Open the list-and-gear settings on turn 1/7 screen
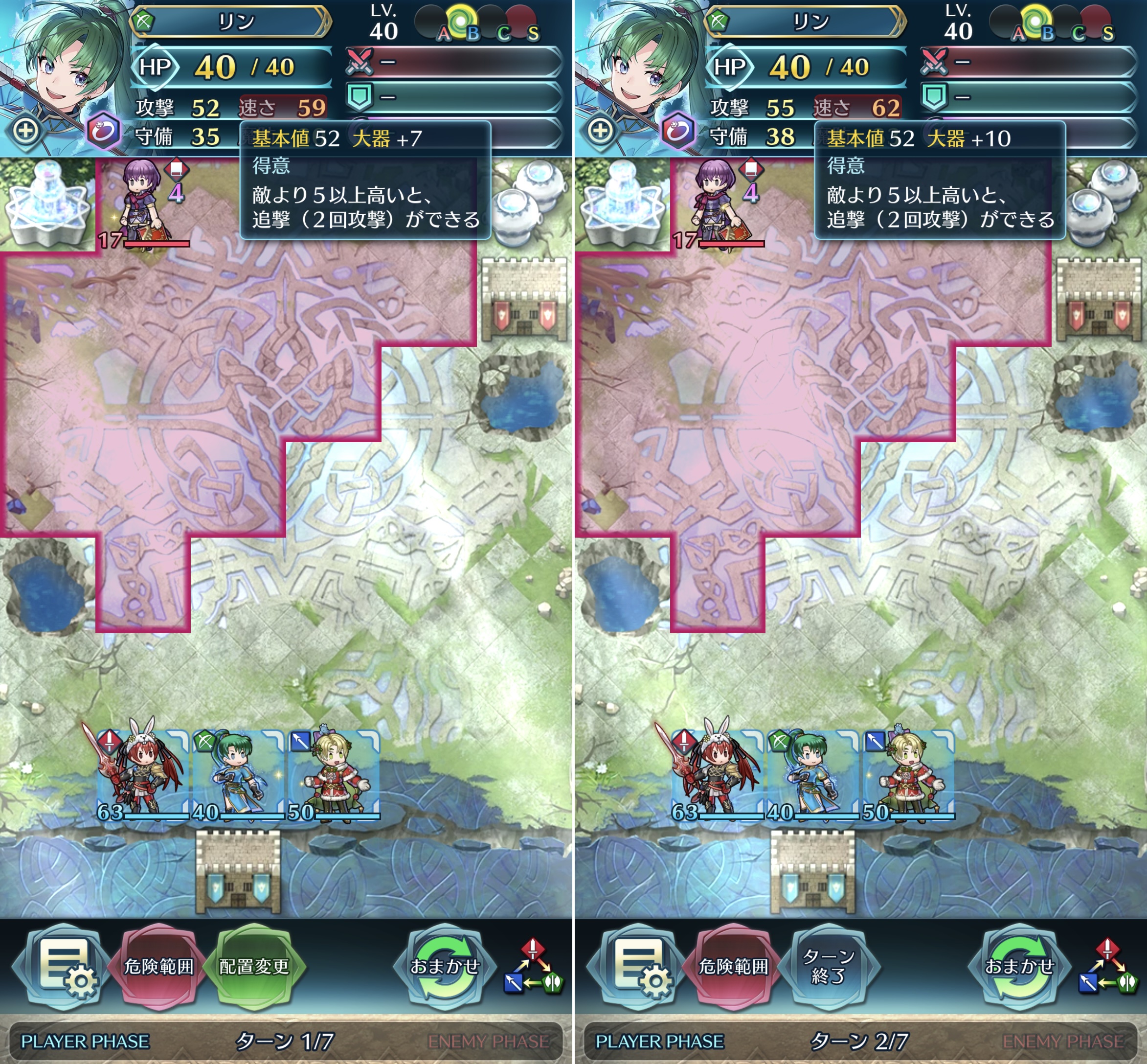1147x1064 pixels. pos(63,967)
